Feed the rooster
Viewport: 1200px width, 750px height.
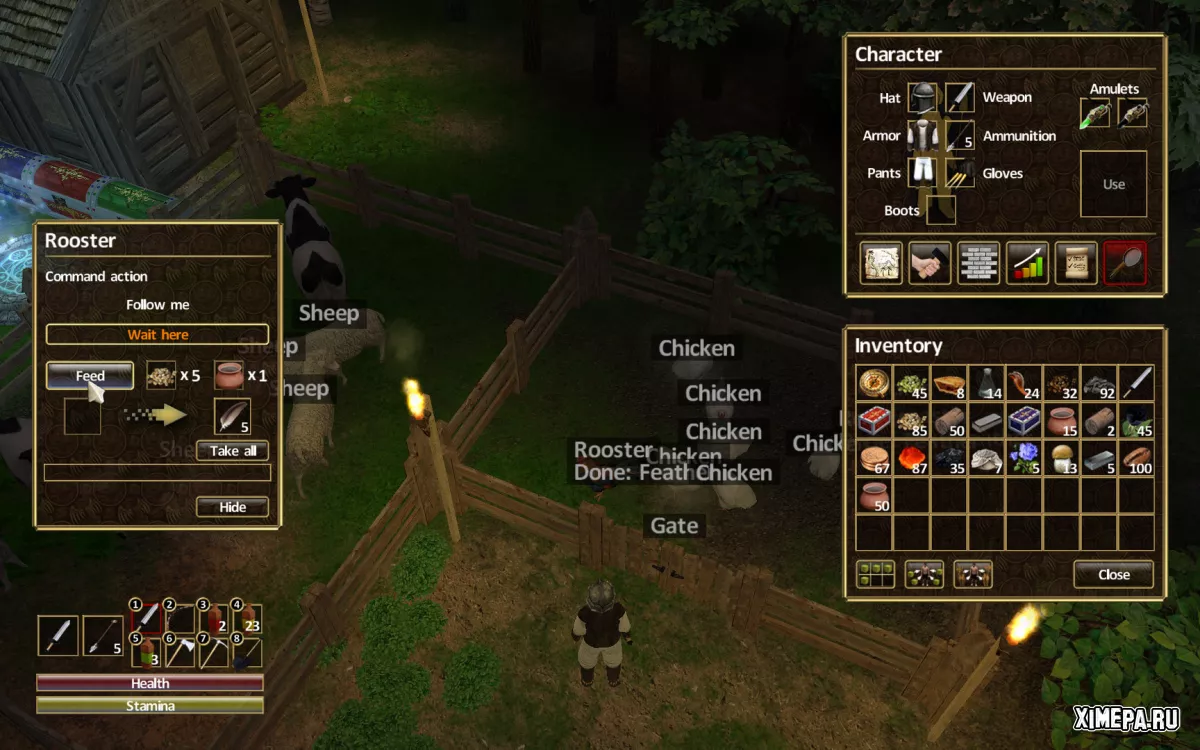pyautogui.click(x=90, y=376)
